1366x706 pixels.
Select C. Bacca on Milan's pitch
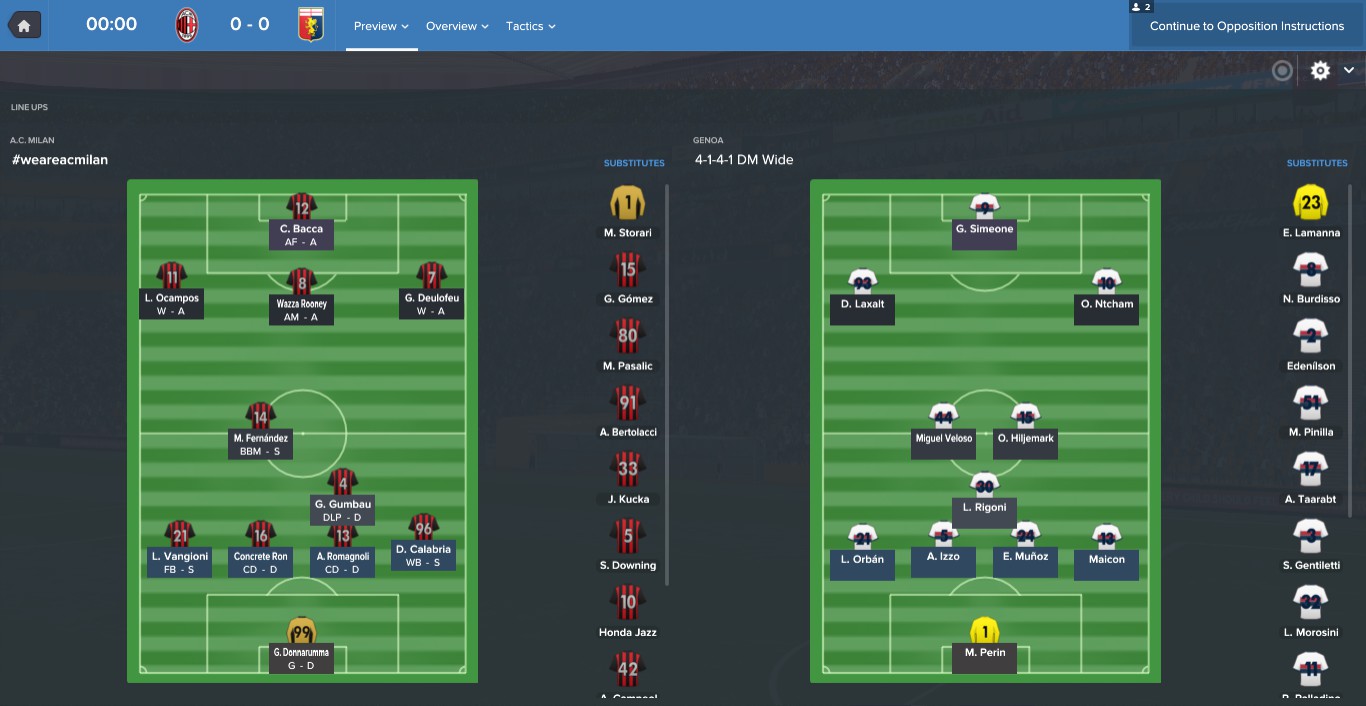tap(301, 222)
